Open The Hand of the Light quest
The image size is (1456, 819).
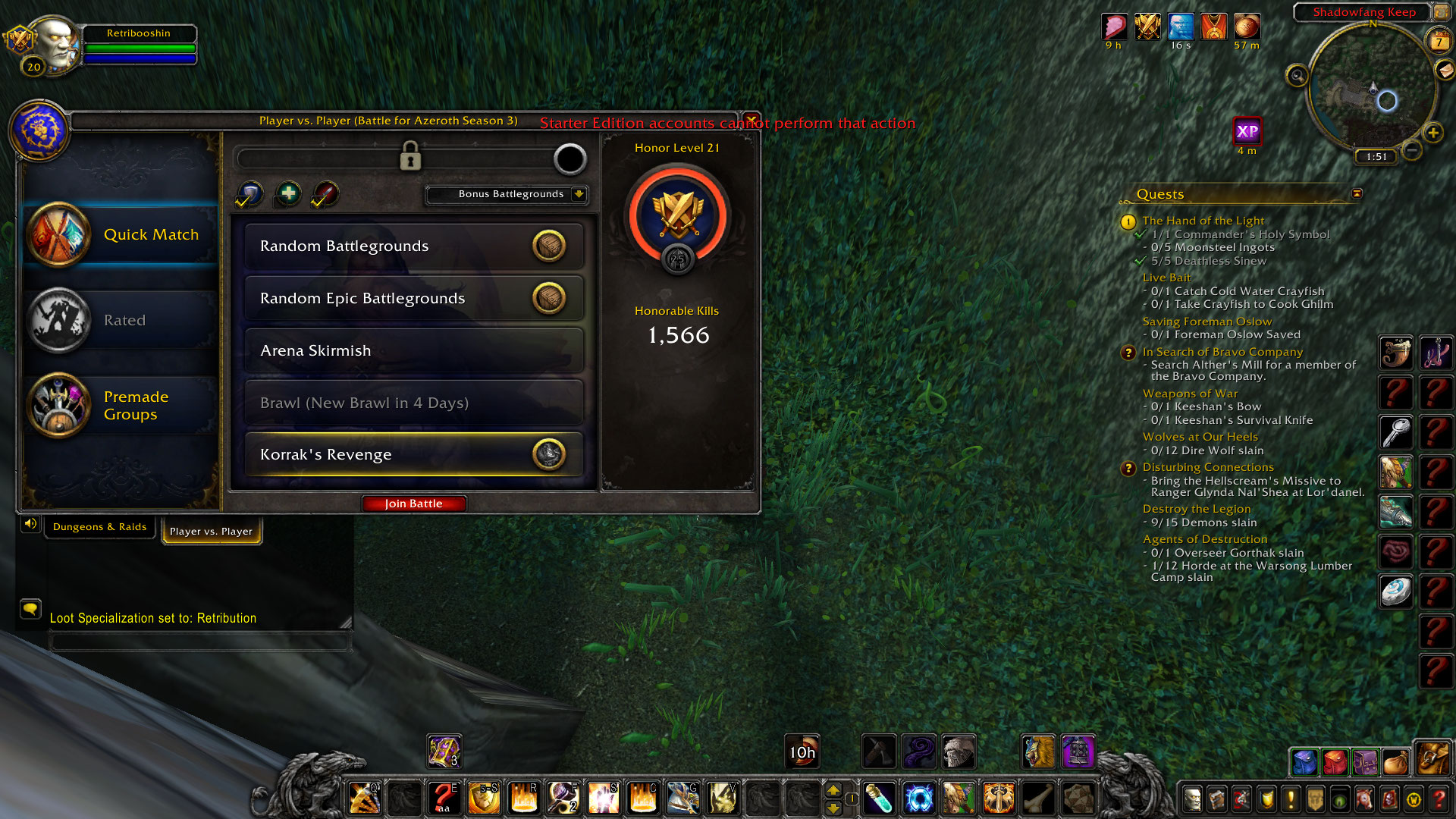1203,221
